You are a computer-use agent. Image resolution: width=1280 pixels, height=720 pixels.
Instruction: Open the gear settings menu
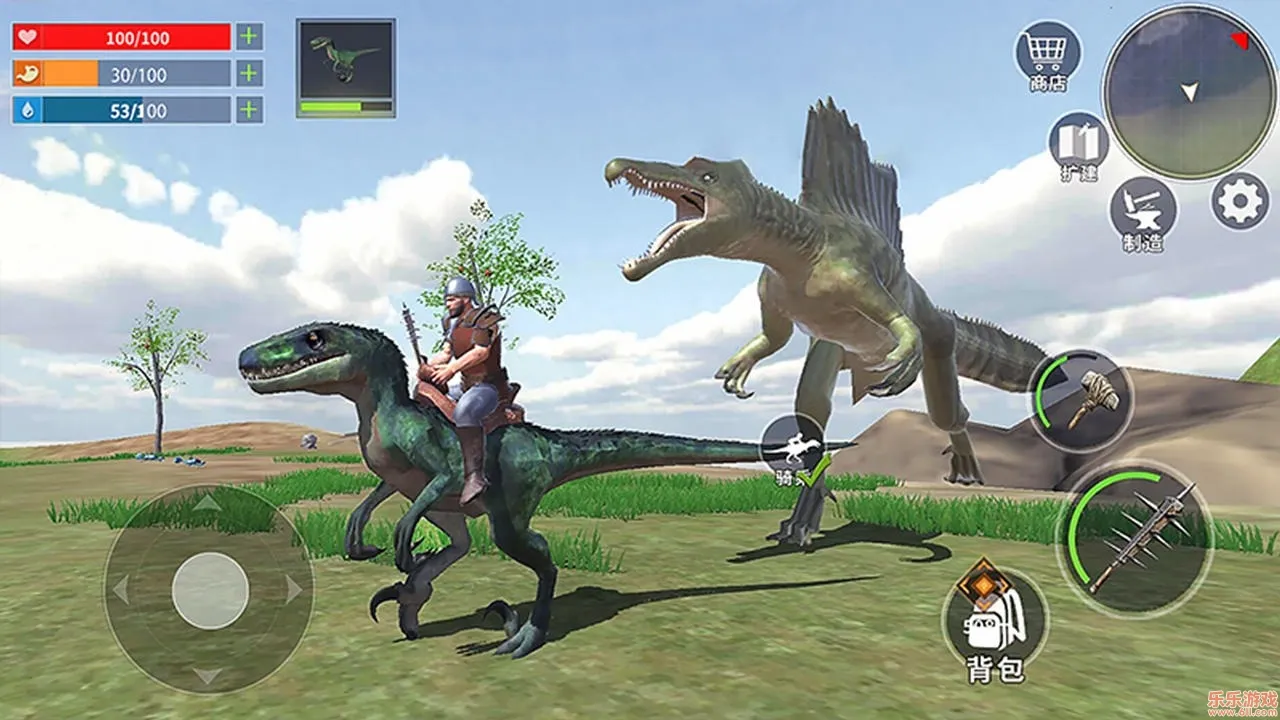[1240, 201]
